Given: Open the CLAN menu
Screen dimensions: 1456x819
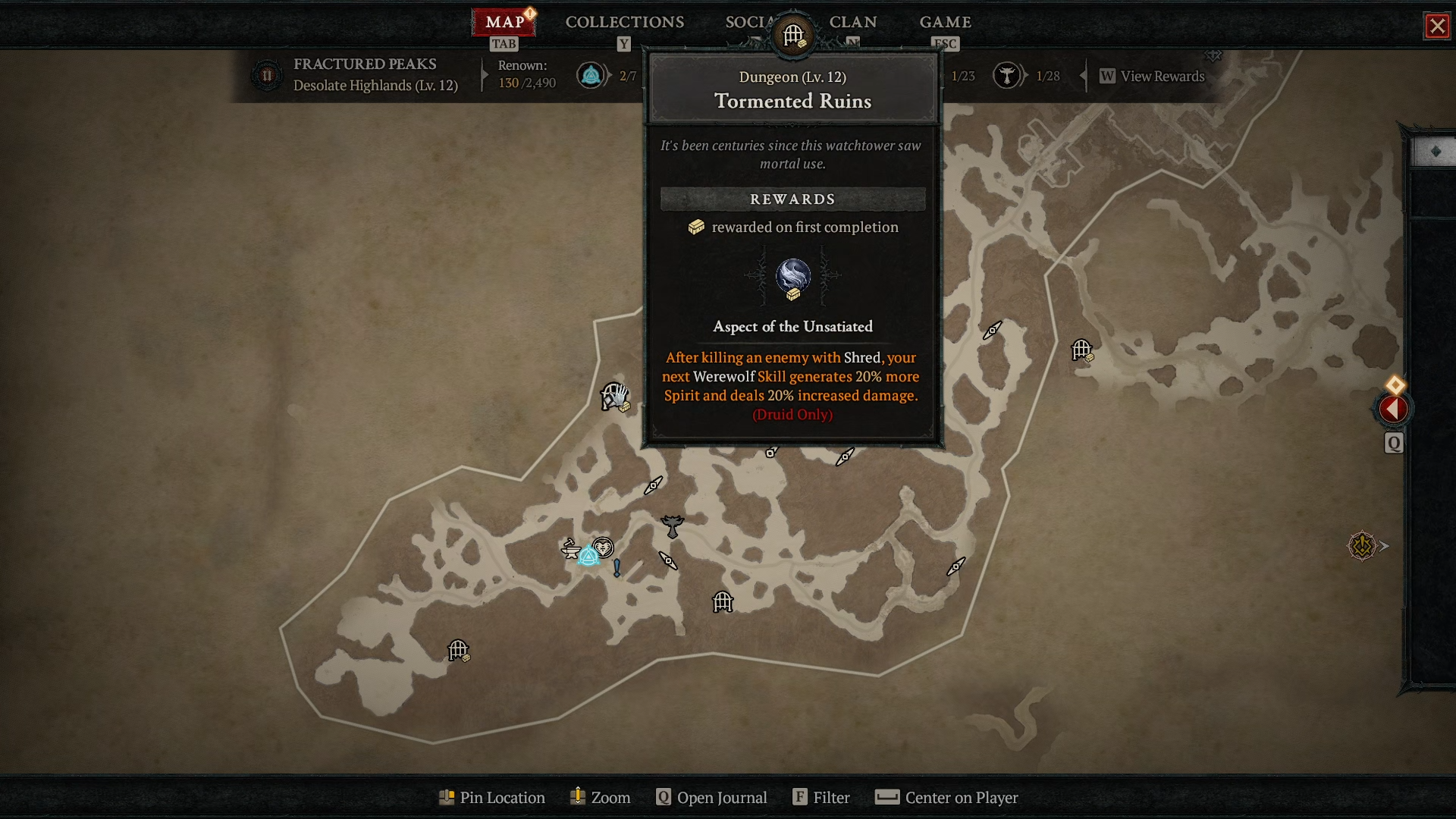Looking at the screenshot, I should [853, 22].
